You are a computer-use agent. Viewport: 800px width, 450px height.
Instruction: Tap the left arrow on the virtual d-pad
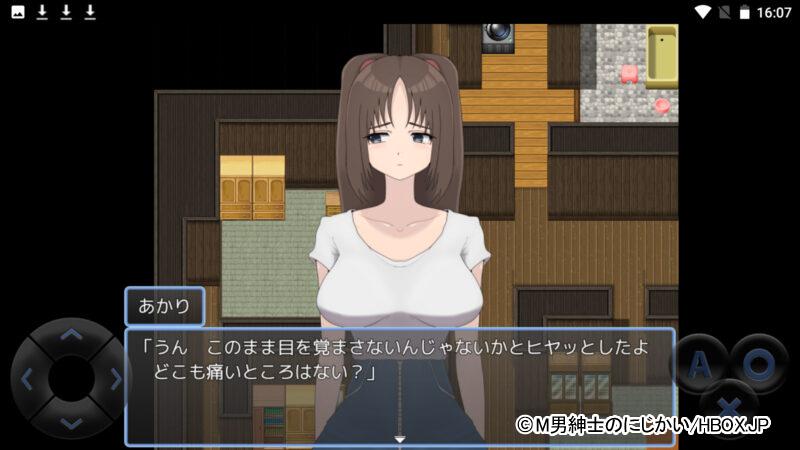[27, 379]
